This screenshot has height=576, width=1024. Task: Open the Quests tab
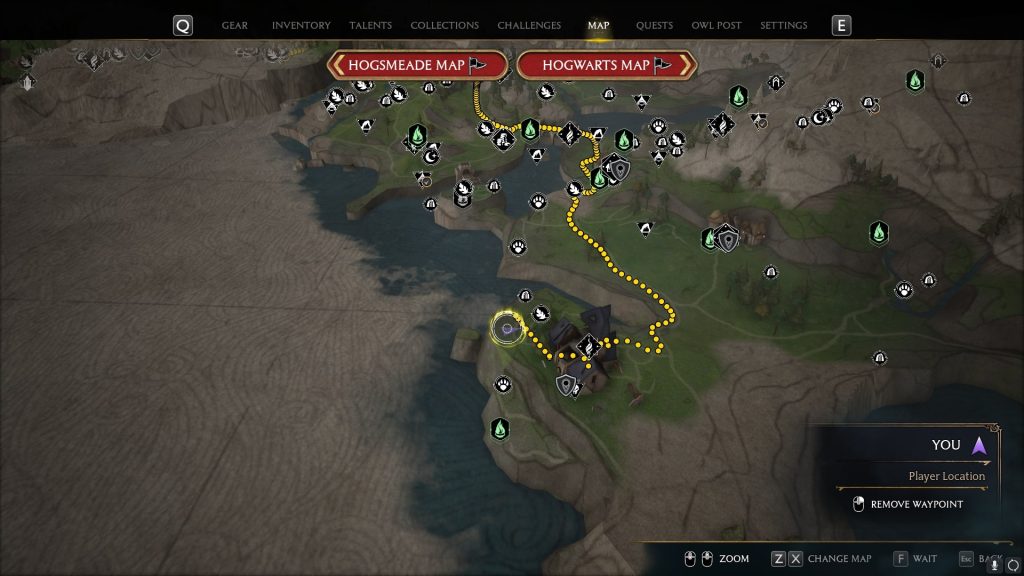click(x=654, y=25)
